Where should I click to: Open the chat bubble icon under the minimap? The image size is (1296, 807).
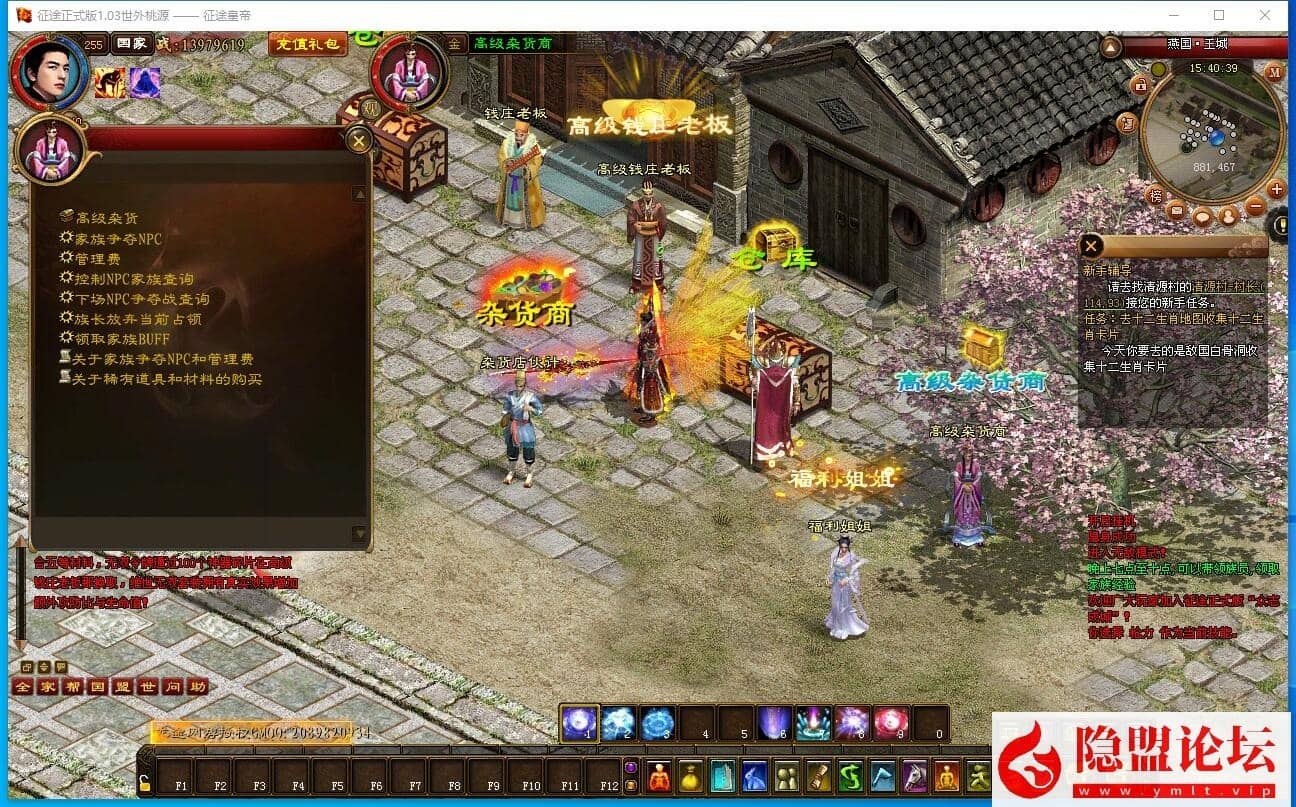pos(1203,216)
